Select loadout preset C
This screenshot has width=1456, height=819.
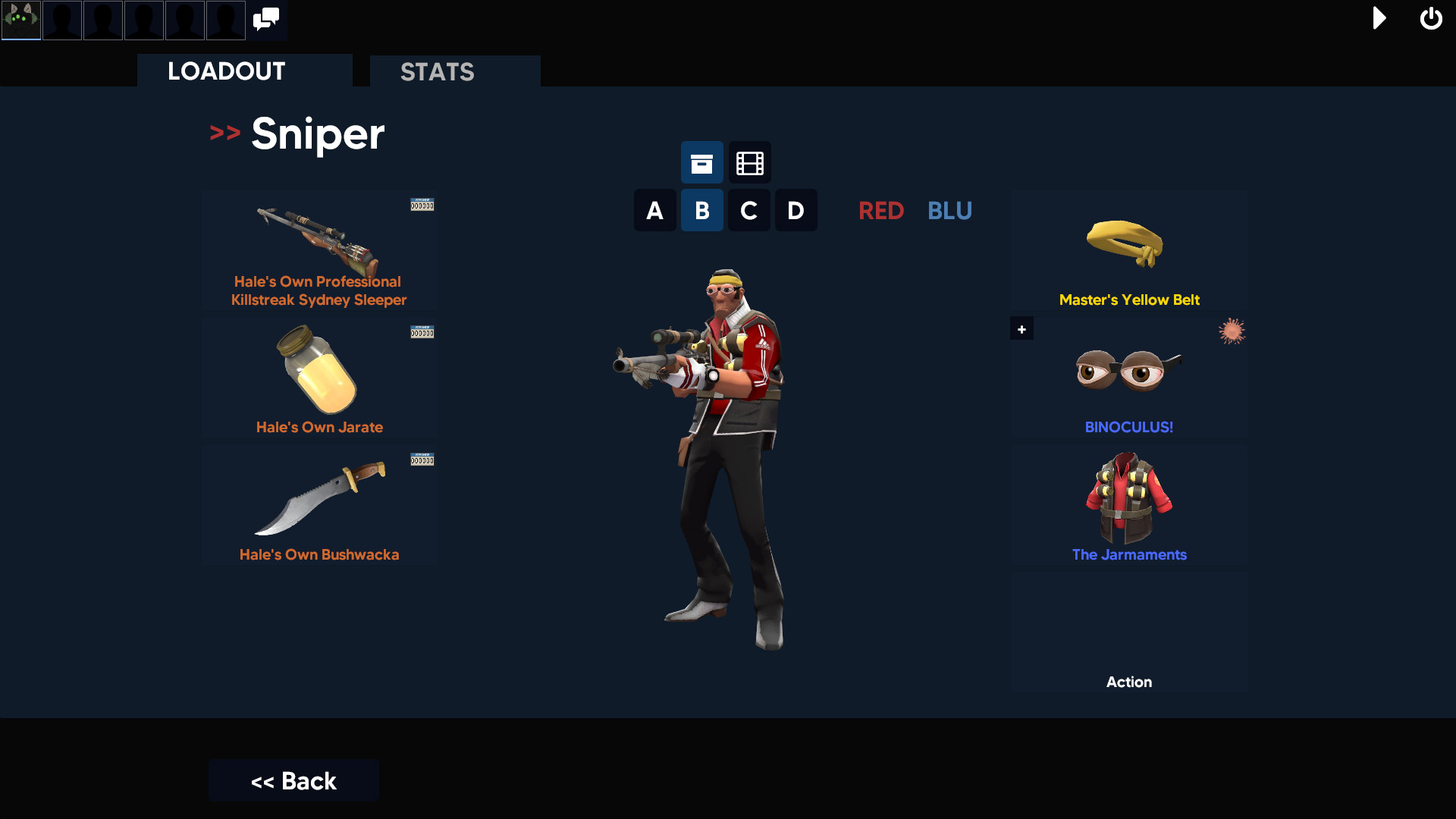pyautogui.click(x=748, y=210)
